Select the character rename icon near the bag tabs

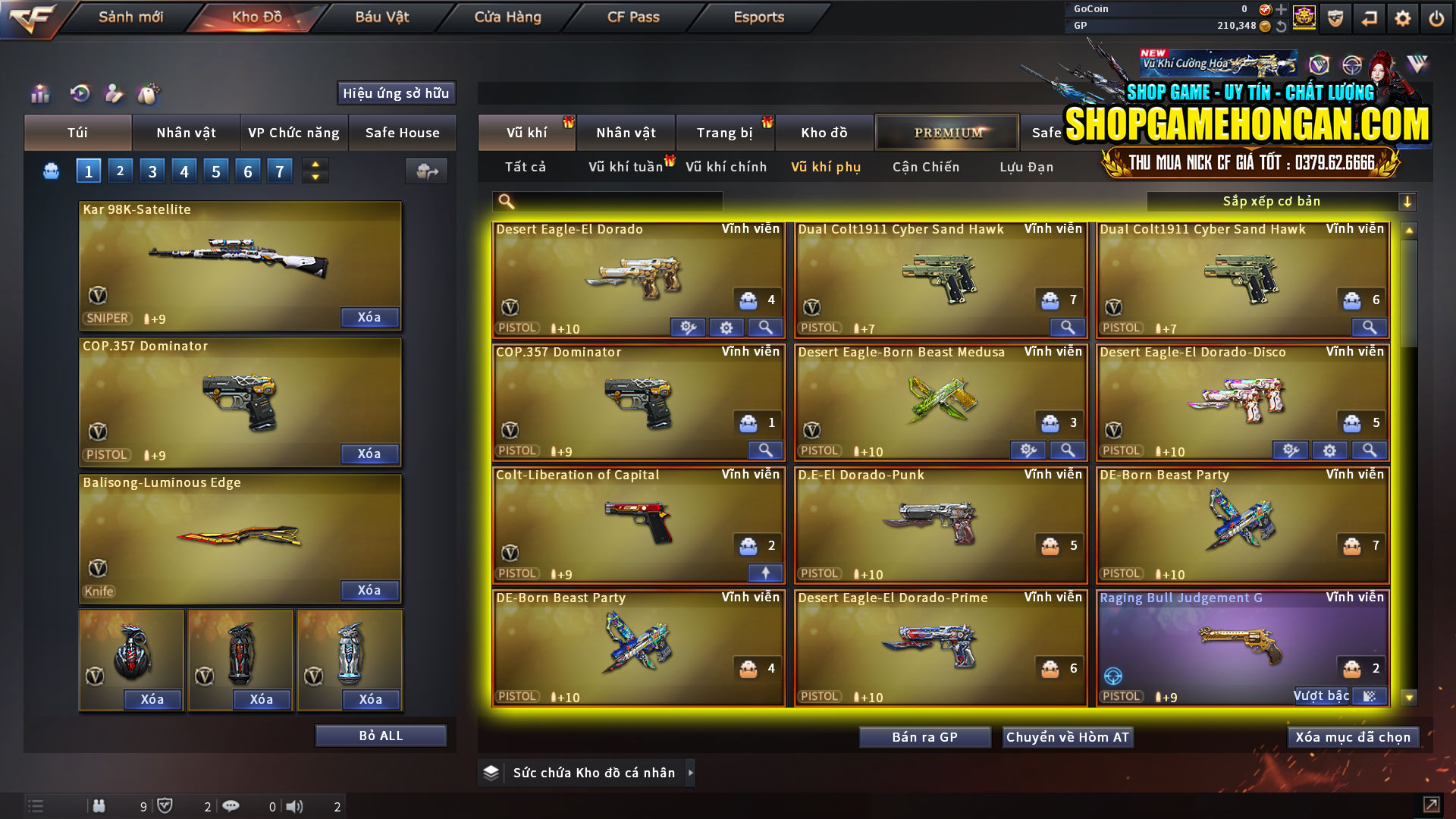click(x=115, y=94)
